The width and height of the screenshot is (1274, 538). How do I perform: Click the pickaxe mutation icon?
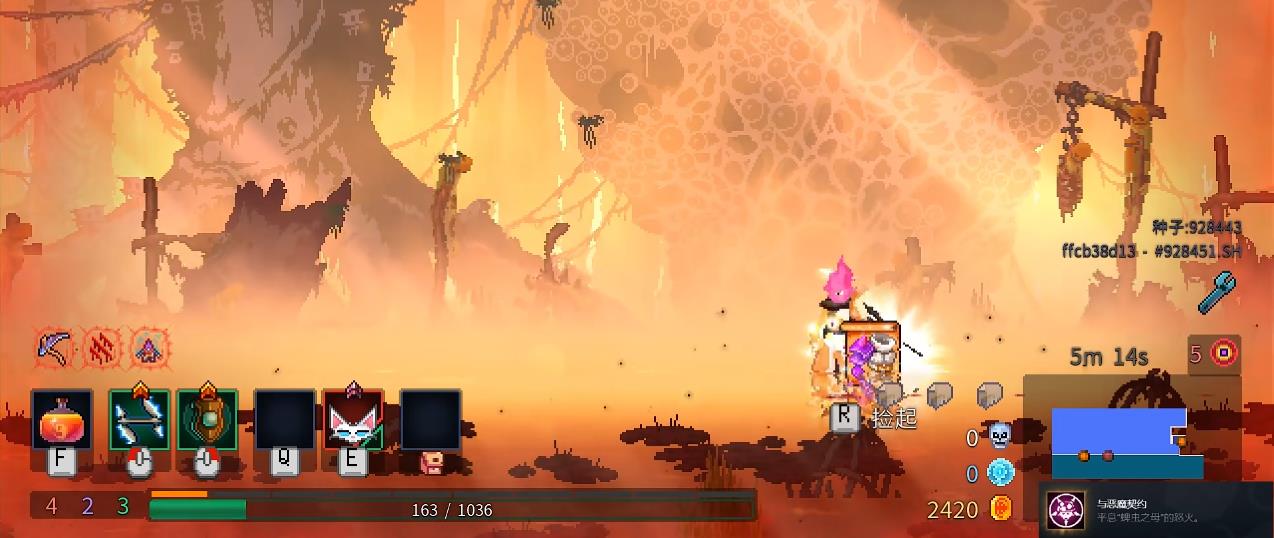click(53, 347)
